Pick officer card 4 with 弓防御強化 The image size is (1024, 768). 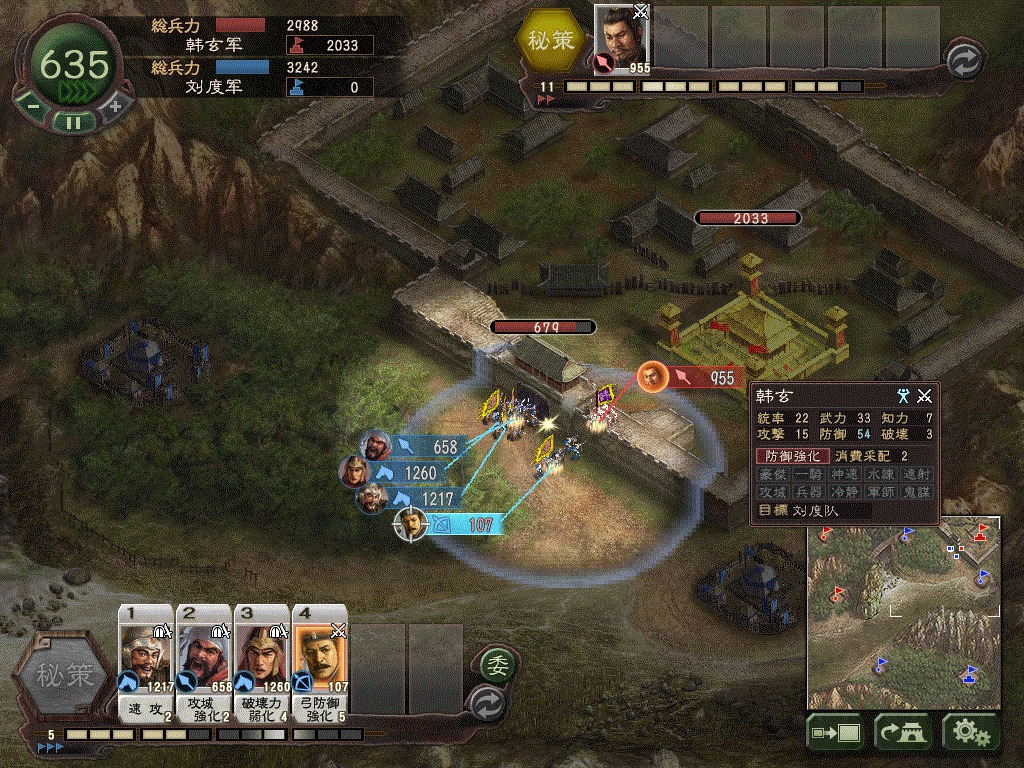click(321, 663)
